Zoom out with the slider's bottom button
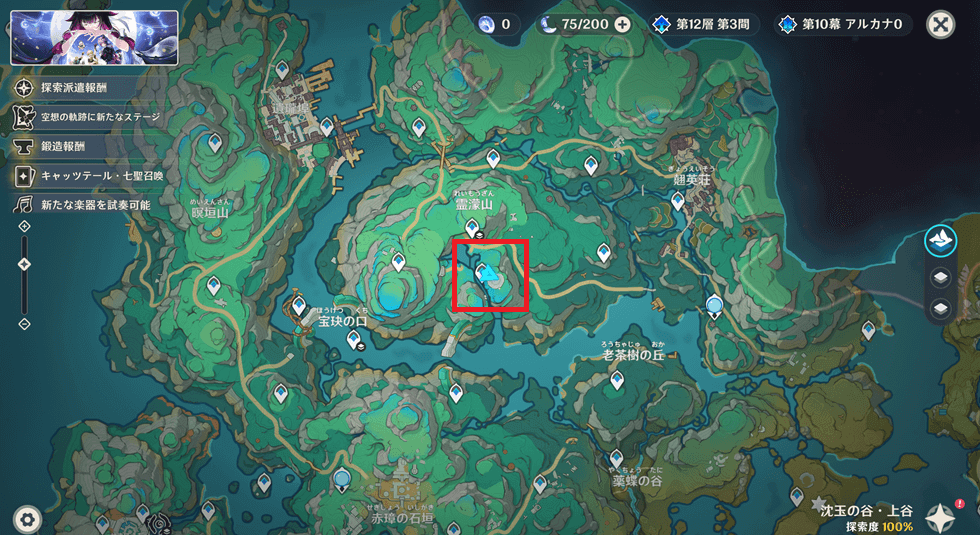 tap(25, 324)
